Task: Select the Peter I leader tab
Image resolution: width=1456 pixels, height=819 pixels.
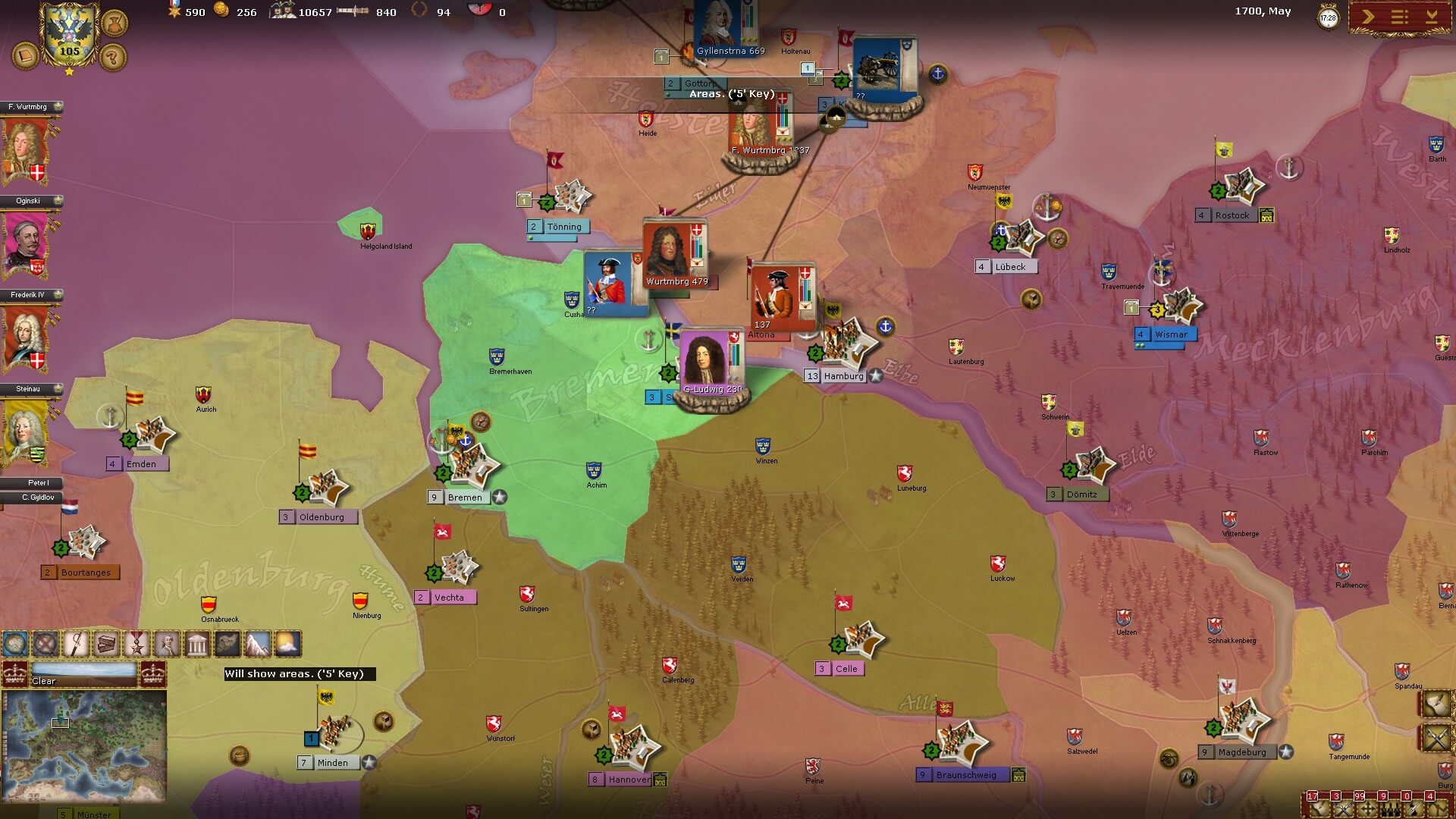Action: coord(34,483)
